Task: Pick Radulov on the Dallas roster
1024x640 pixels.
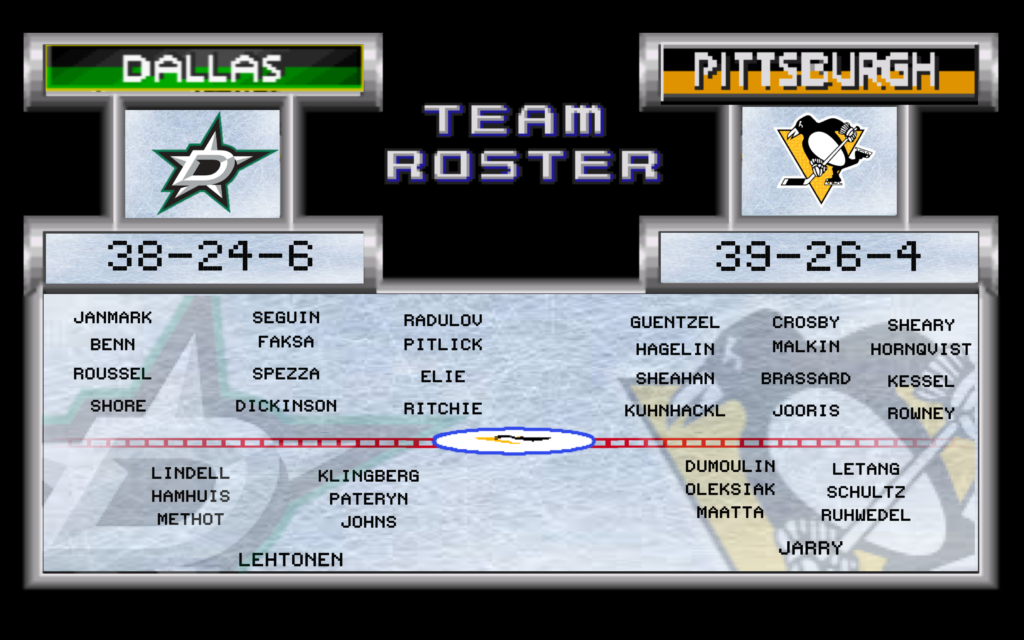Action: pos(443,321)
